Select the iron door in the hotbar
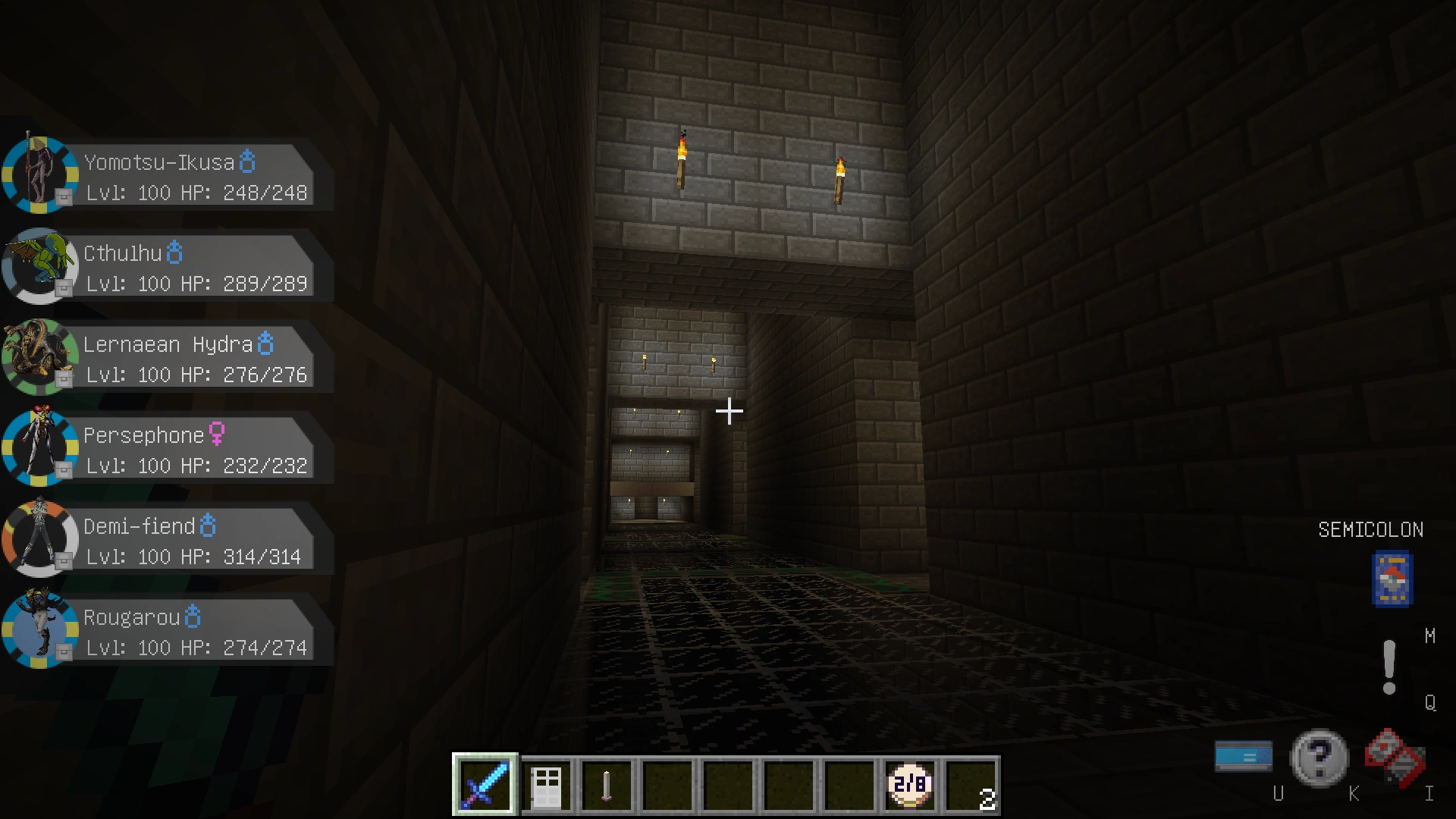This screenshot has height=819, width=1456. pyautogui.click(x=545, y=785)
